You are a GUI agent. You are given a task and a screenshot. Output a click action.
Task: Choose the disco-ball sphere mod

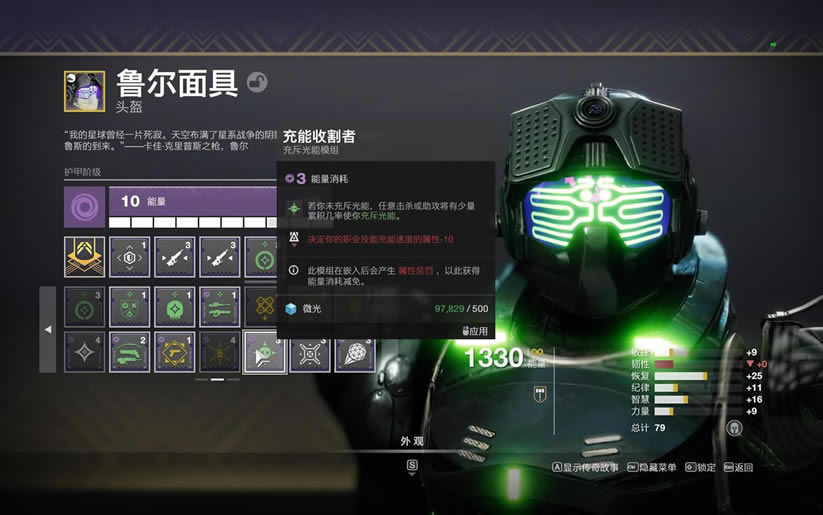(x=354, y=352)
